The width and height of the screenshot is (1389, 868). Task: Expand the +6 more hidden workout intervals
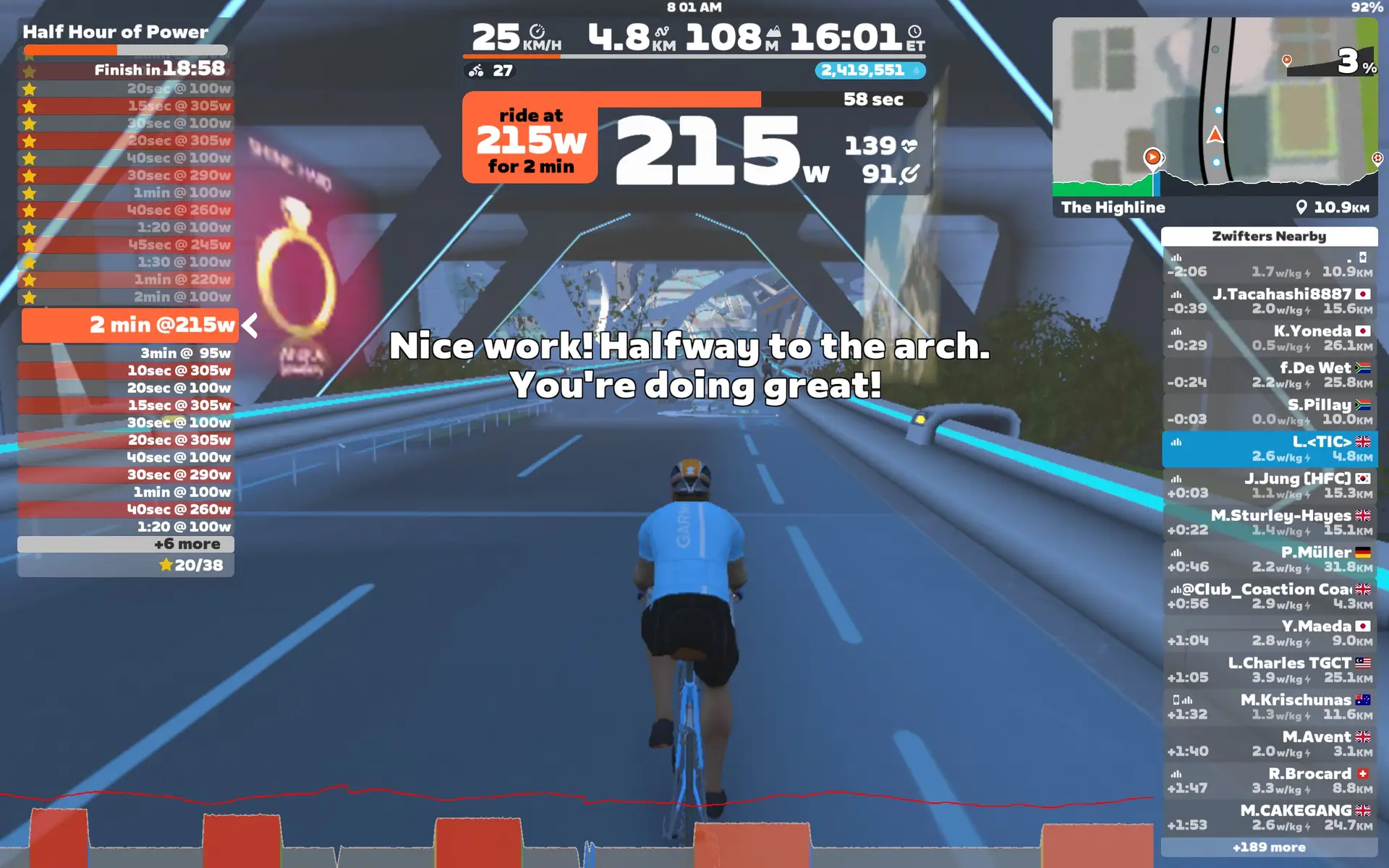(189, 544)
